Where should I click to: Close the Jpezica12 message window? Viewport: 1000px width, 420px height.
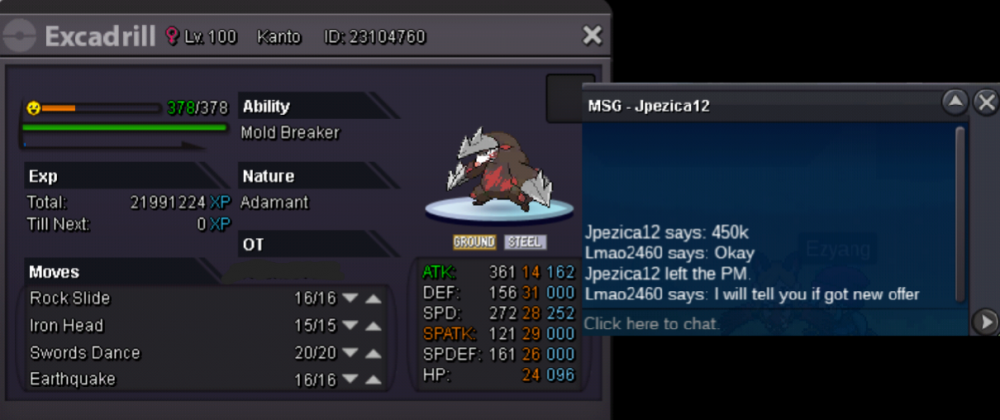point(985,102)
